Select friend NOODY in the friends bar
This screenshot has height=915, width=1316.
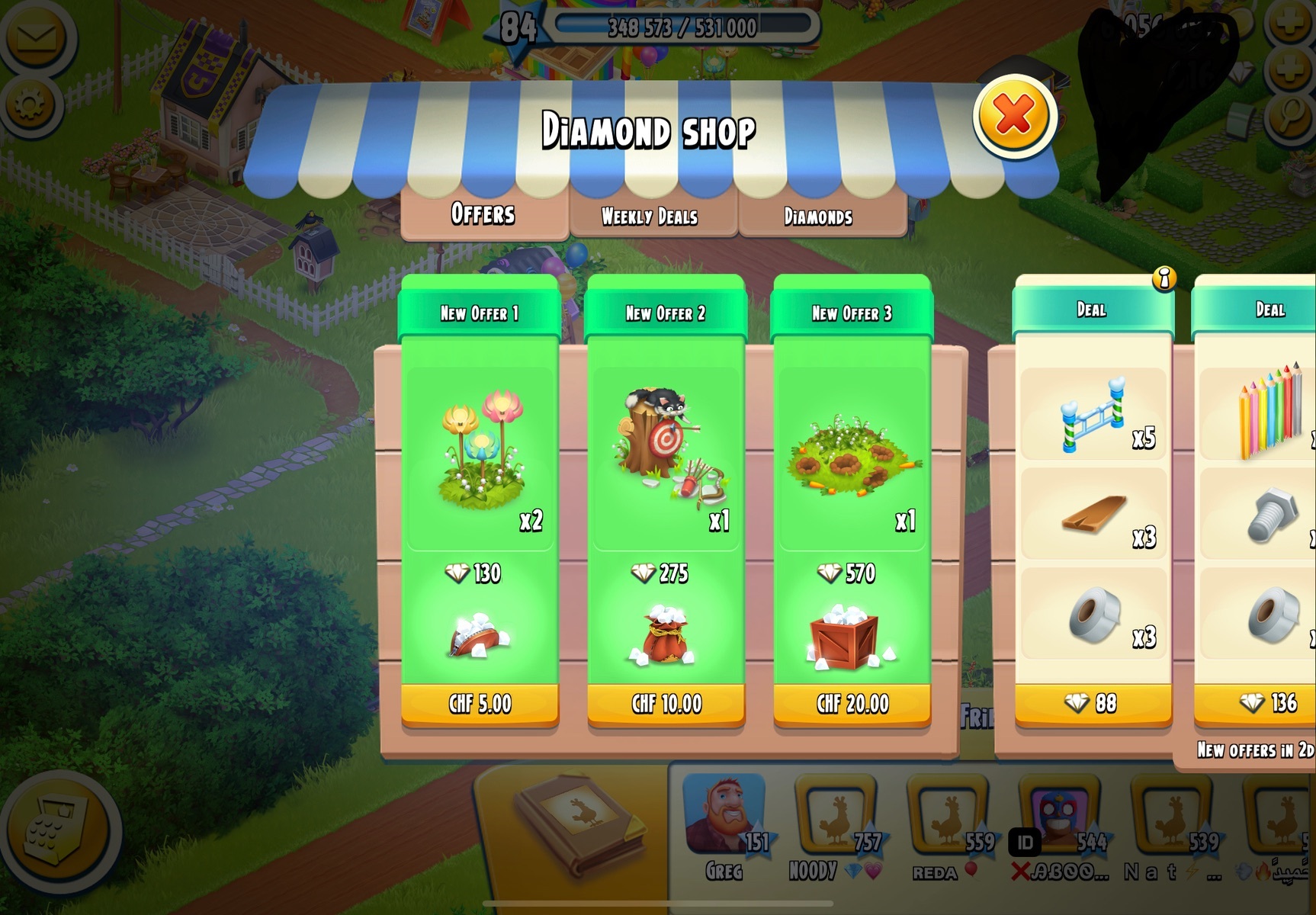pyautogui.click(x=835, y=817)
